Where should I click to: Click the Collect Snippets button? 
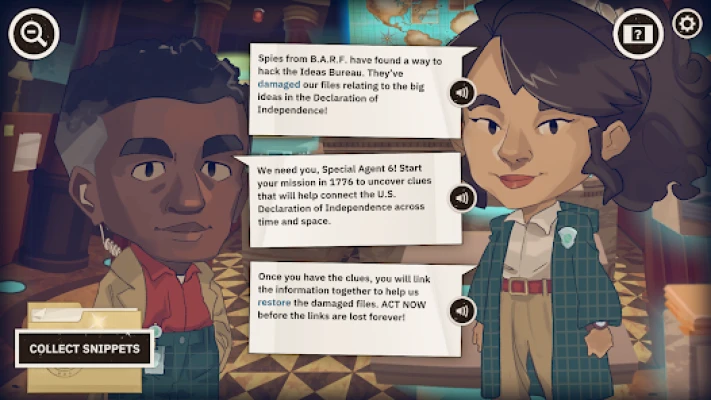tap(85, 349)
